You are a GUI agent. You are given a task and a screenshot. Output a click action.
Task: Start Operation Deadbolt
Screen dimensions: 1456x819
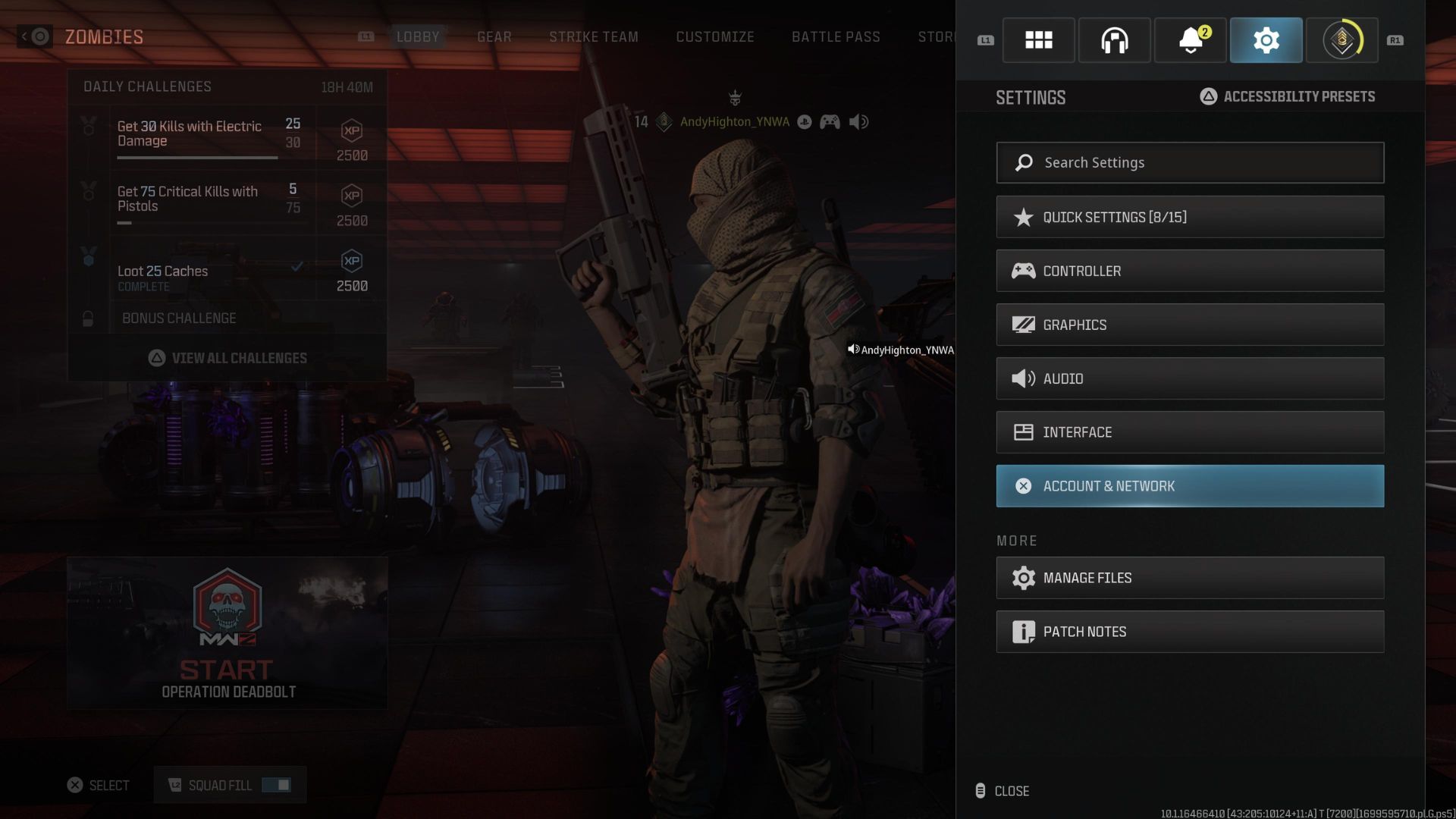coord(227,633)
